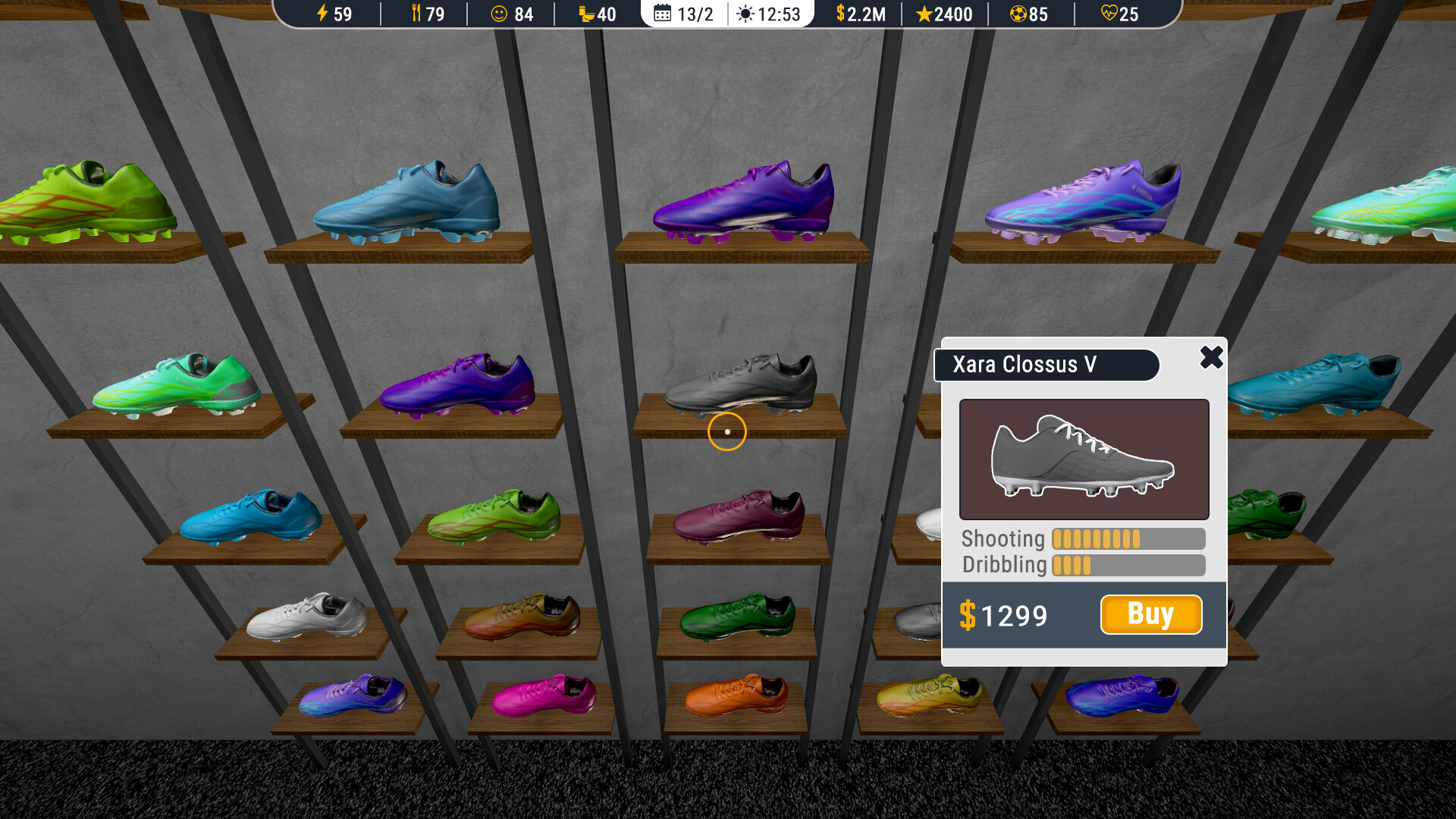Dismiss the Xara Clossus V popup
This screenshot has height=819, width=1456.
pyautogui.click(x=1211, y=359)
